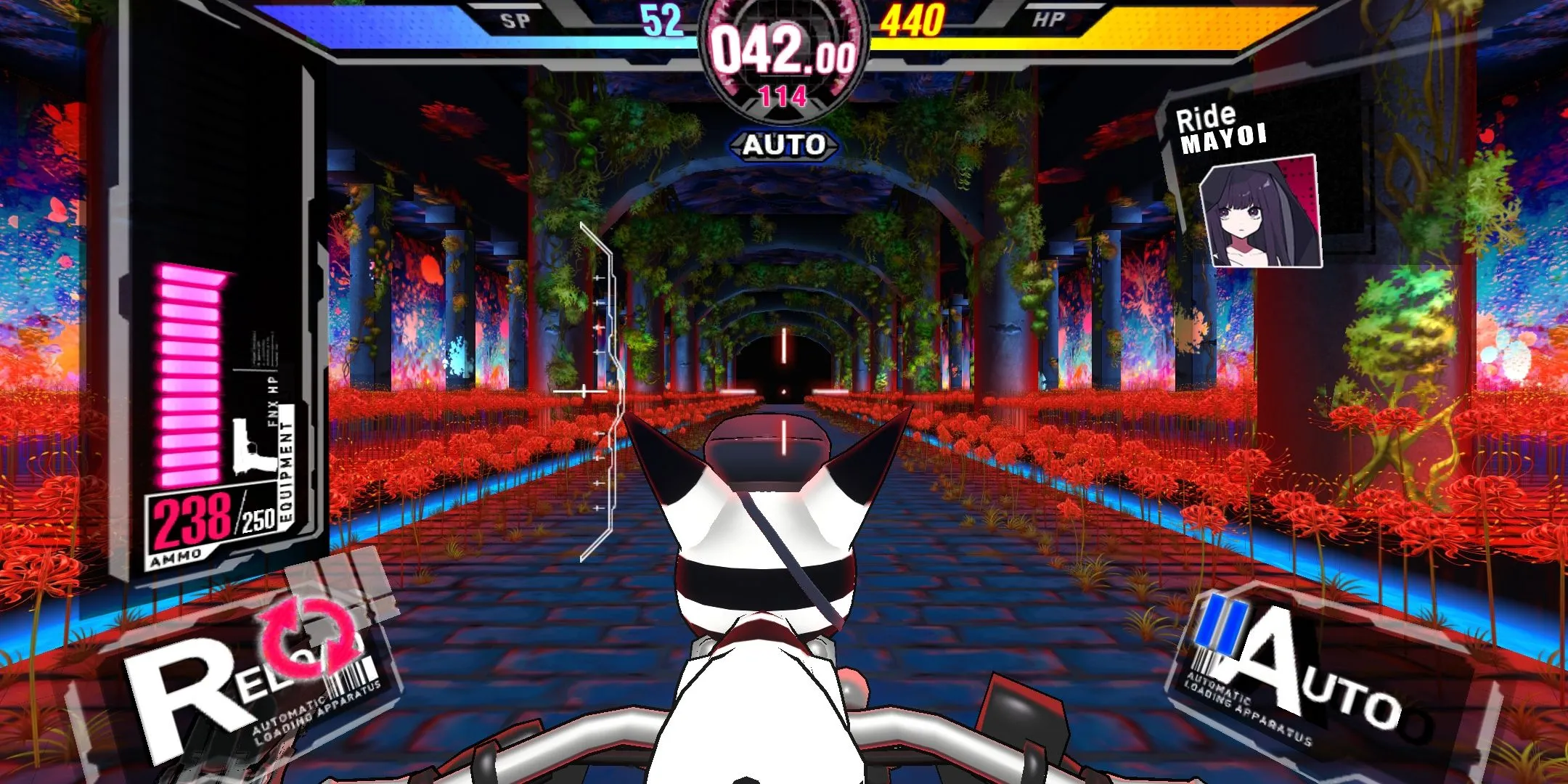Select the FNX HP pistol equipment icon
1568x784 pixels.
pos(250,446)
